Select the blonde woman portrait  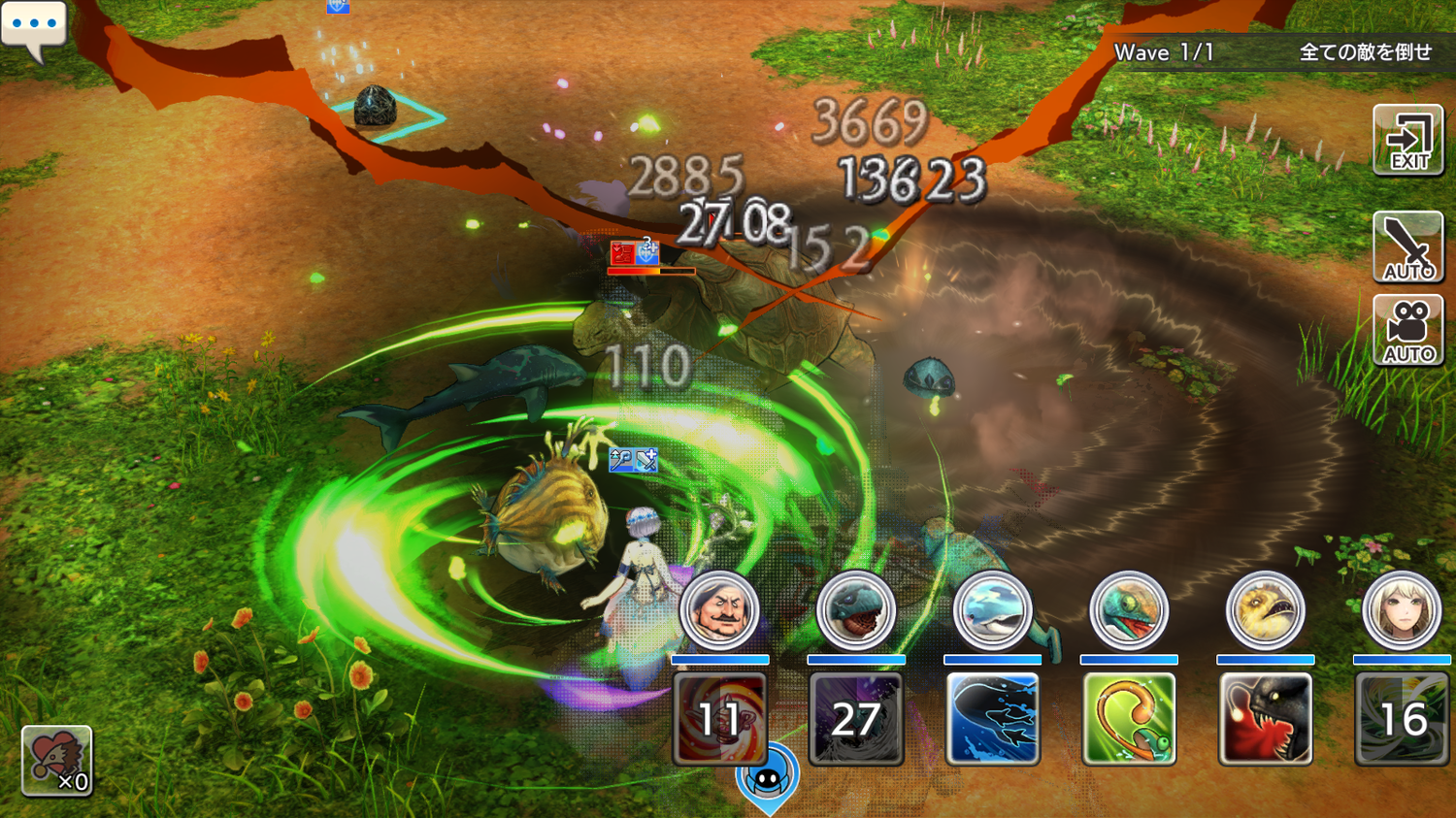coord(1401,611)
